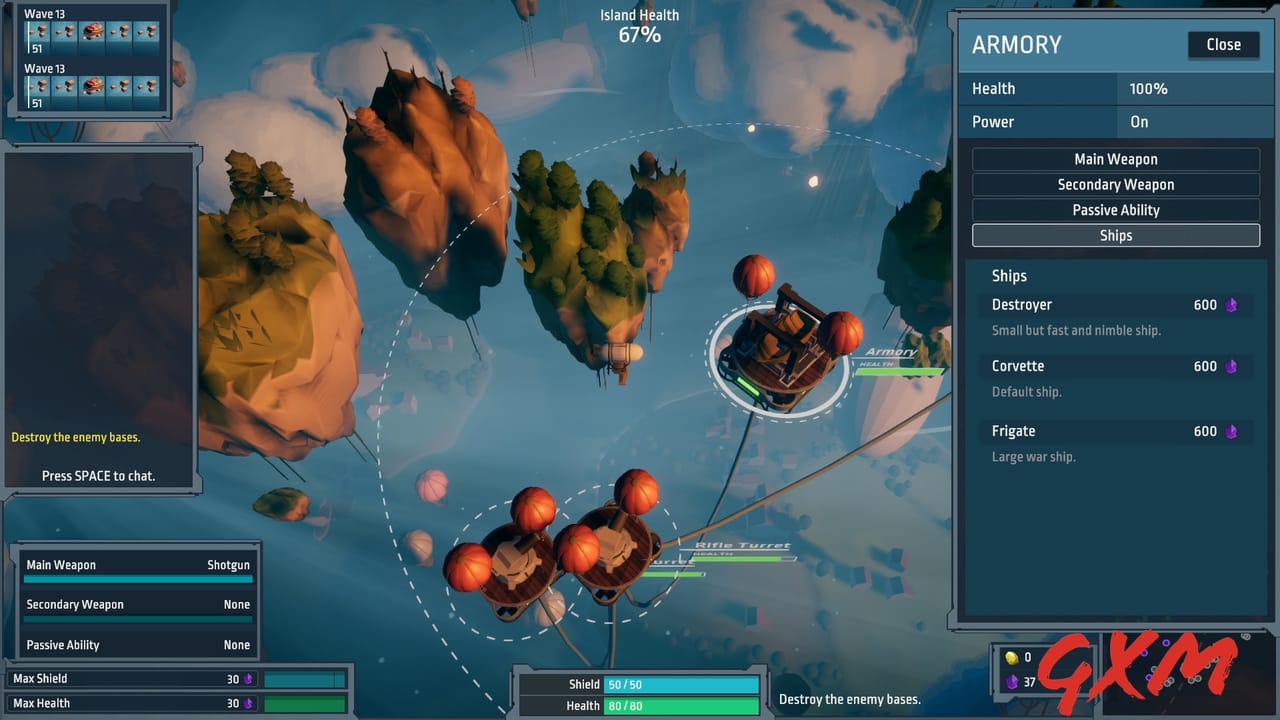Close the Armory window

click(x=1223, y=44)
